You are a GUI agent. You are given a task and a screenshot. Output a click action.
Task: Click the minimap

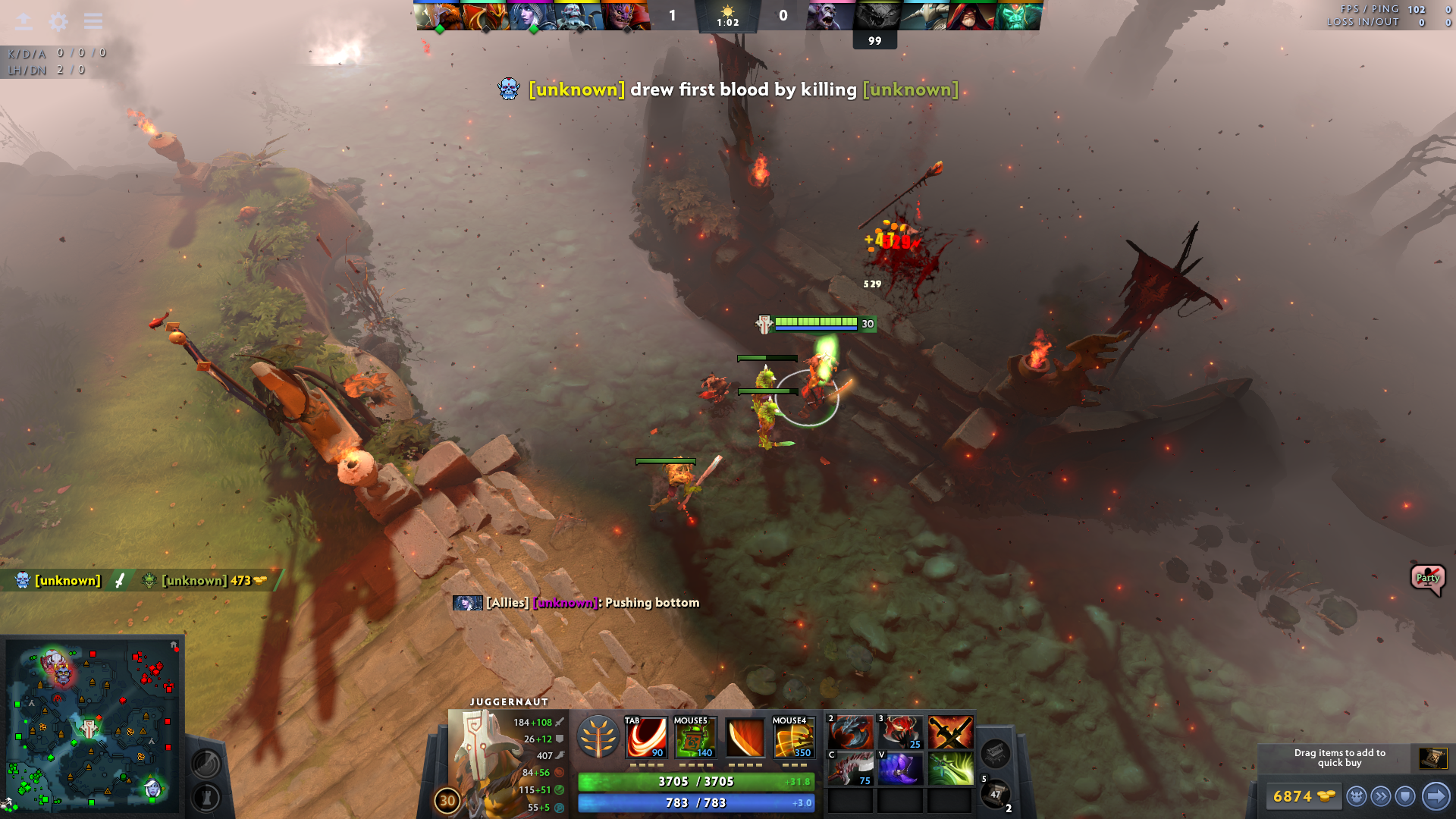[x=93, y=725]
